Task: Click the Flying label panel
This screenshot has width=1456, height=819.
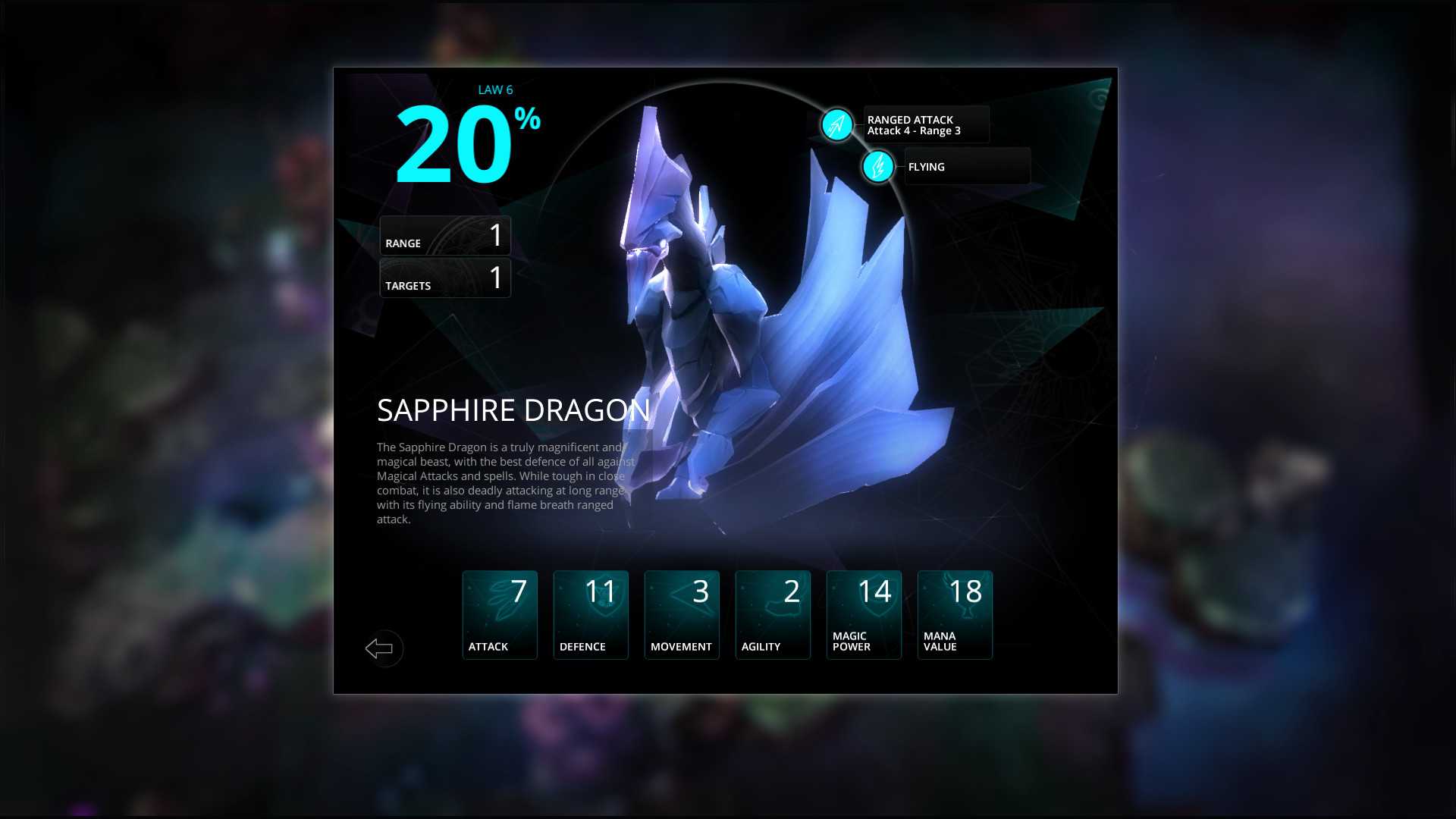Action: point(967,166)
